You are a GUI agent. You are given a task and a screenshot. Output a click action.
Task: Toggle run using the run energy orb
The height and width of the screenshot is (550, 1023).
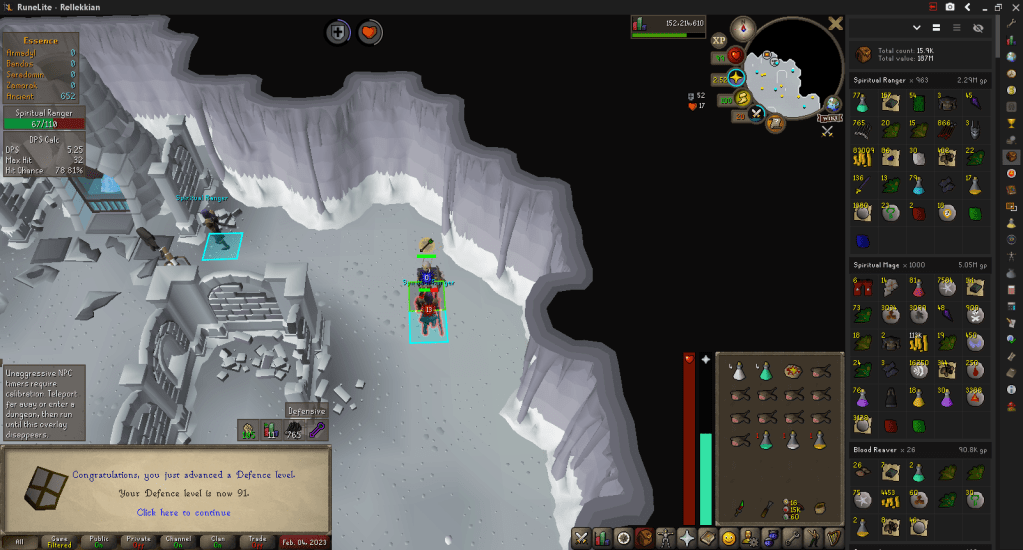pos(742,98)
